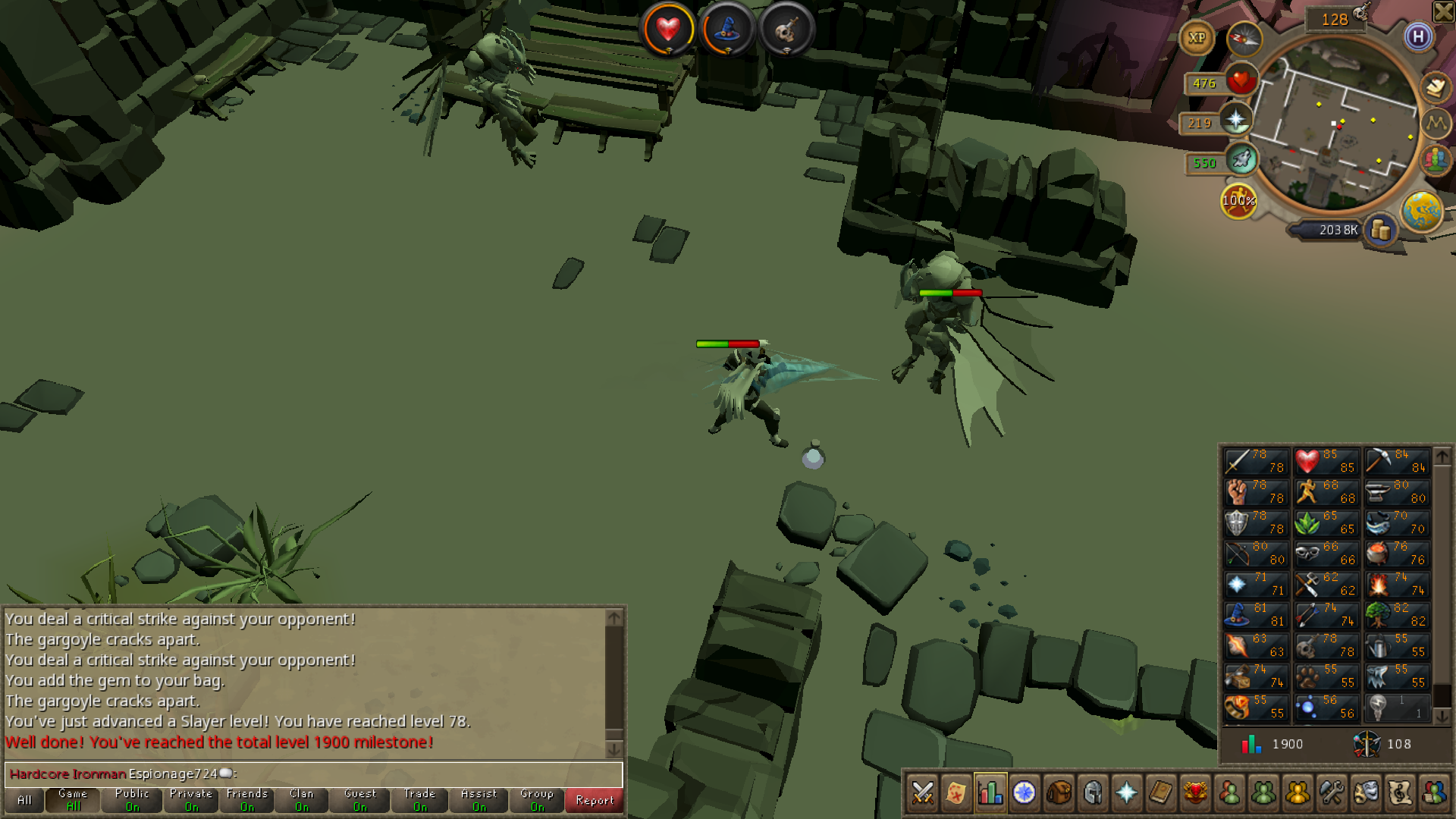Open the money pouch coins icon
The width and height of the screenshot is (1456, 819).
click(x=1380, y=230)
